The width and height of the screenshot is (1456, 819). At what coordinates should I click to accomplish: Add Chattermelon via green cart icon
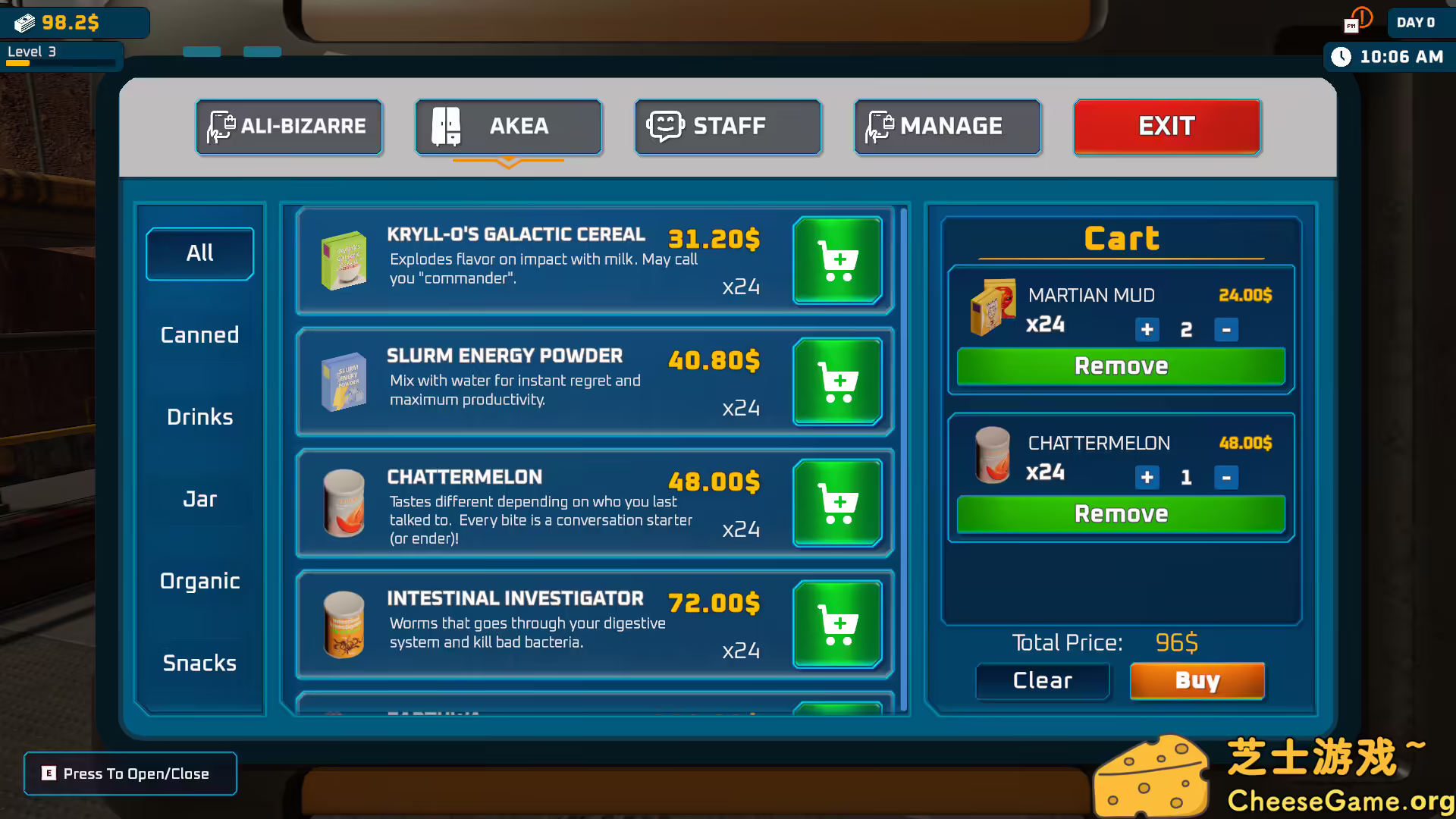point(837,503)
